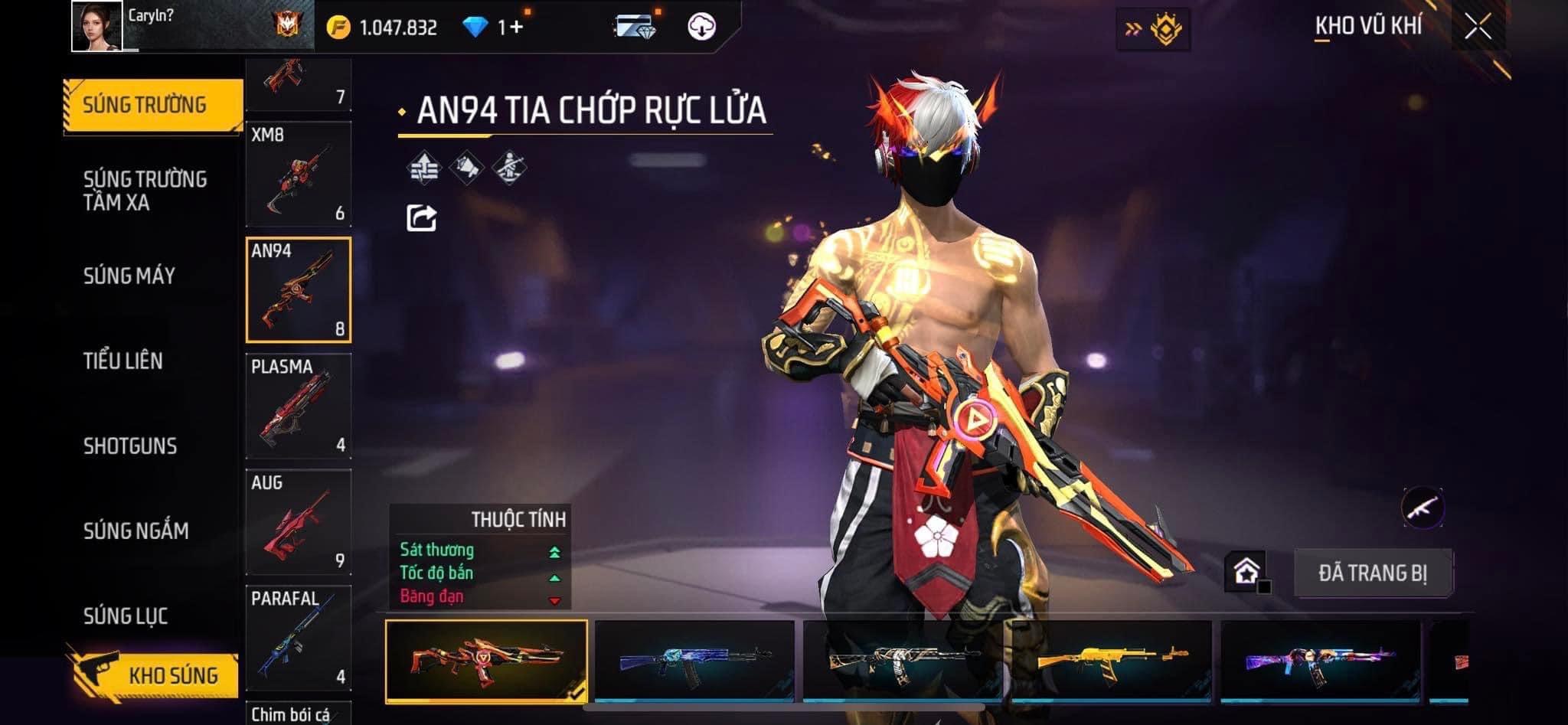Click the Đã Trang Bị button
This screenshot has height=725, width=1568.
[x=1372, y=573]
